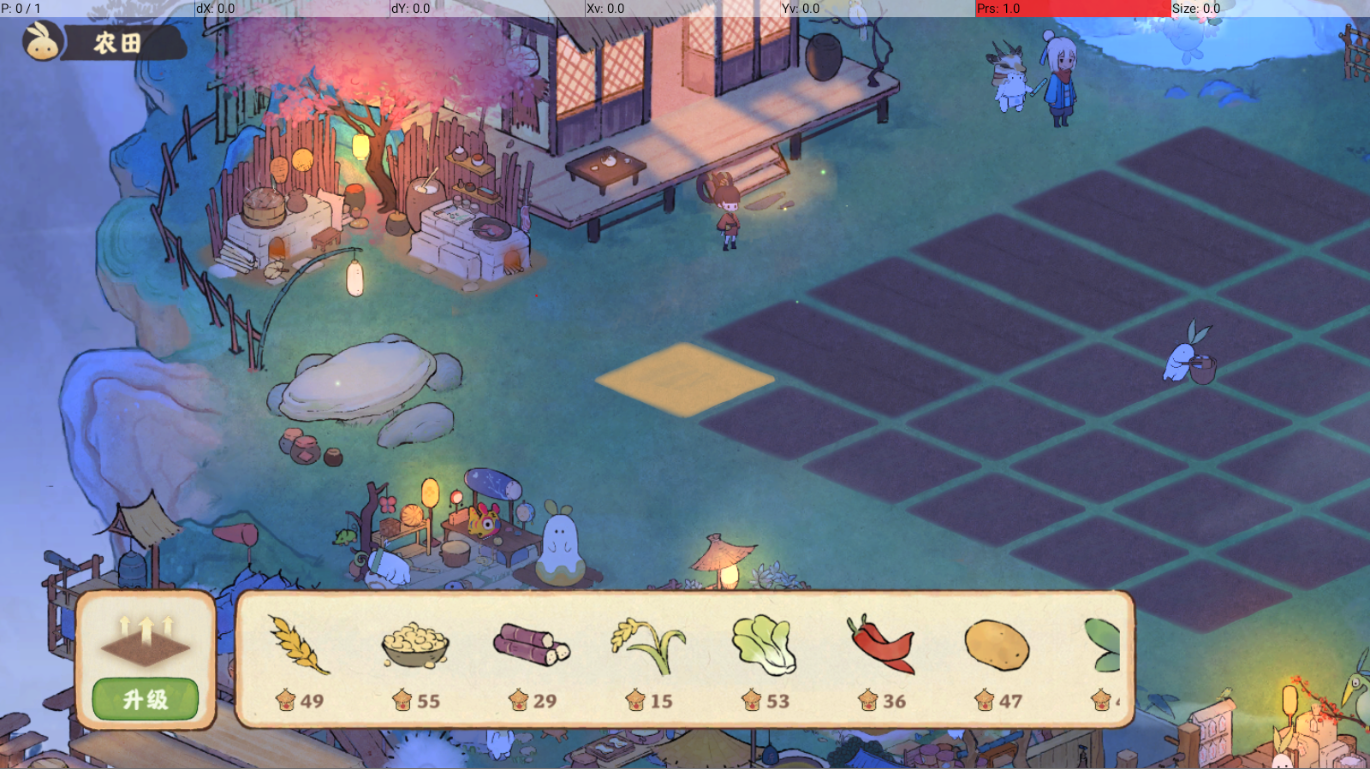Choose the soybean bowl seed
The width and height of the screenshot is (1370, 769).
[415, 645]
